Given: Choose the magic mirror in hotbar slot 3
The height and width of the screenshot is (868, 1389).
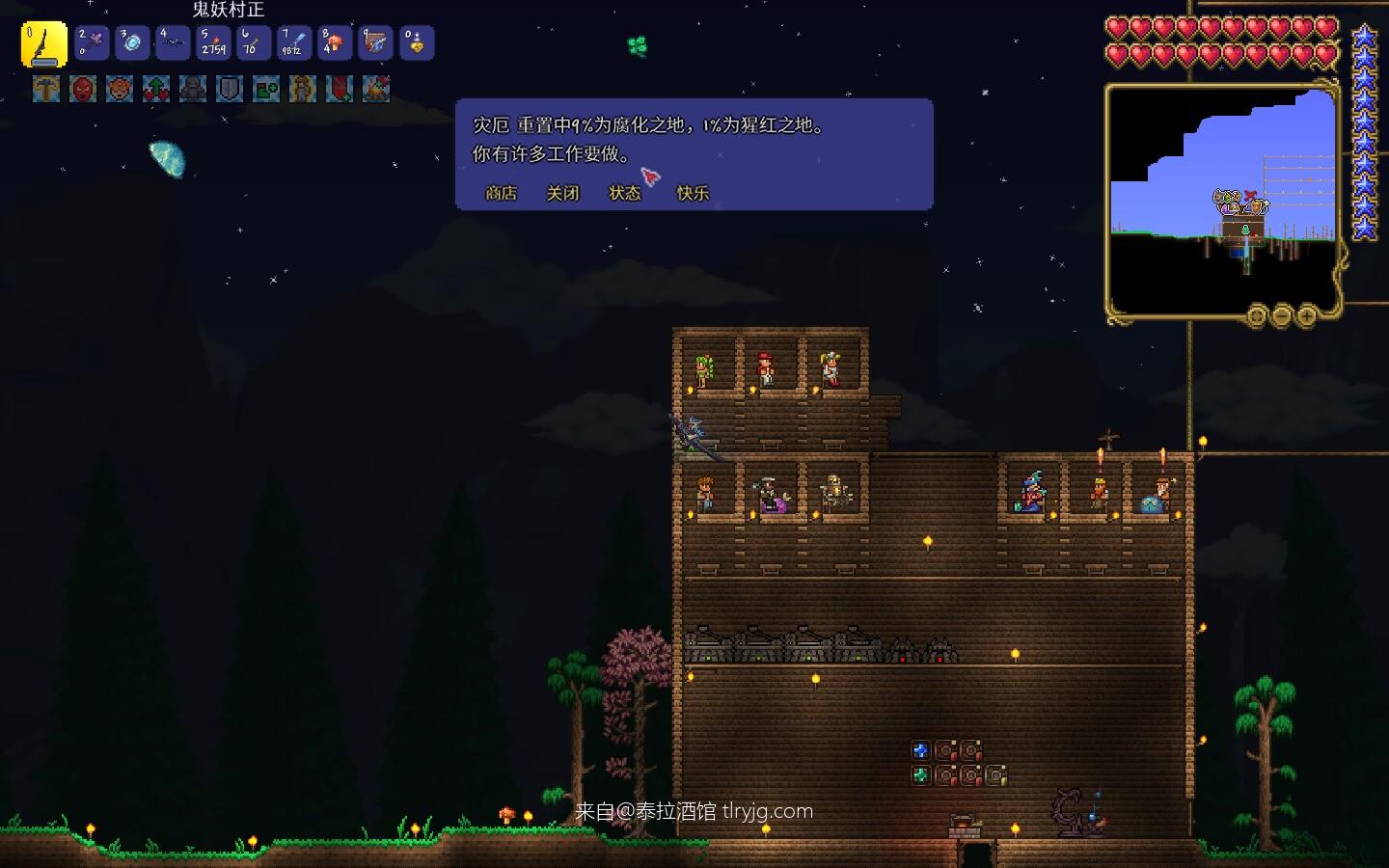Looking at the screenshot, I should pos(133,43).
